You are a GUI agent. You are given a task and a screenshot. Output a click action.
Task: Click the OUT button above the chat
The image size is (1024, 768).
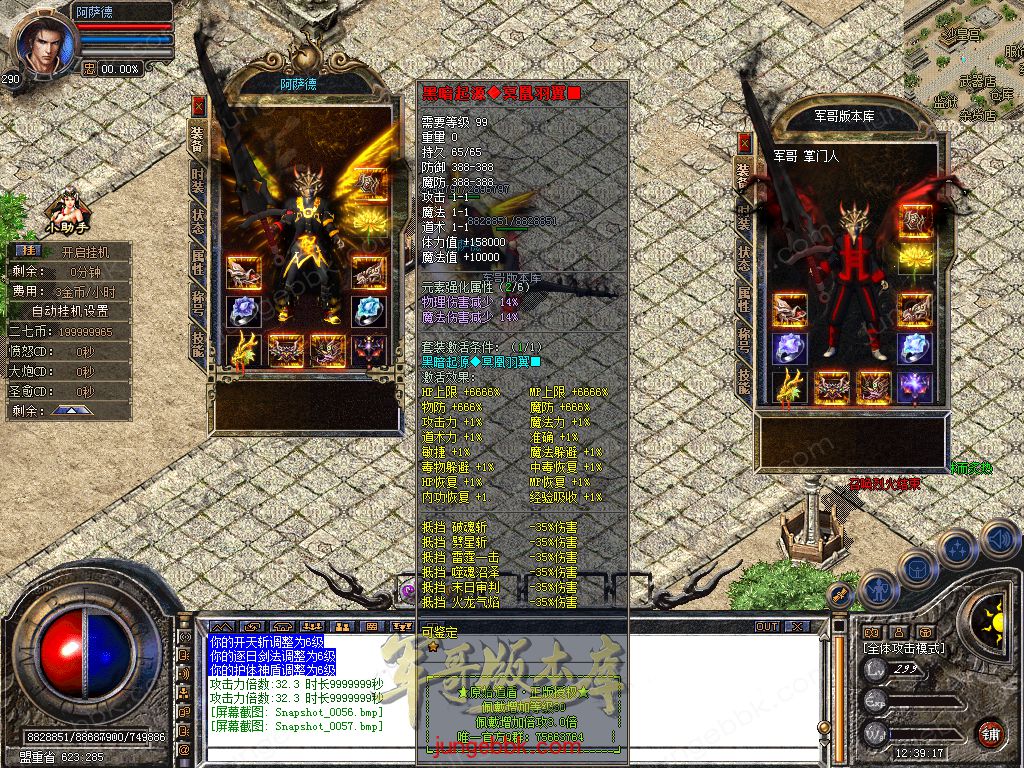pyautogui.click(x=767, y=626)
